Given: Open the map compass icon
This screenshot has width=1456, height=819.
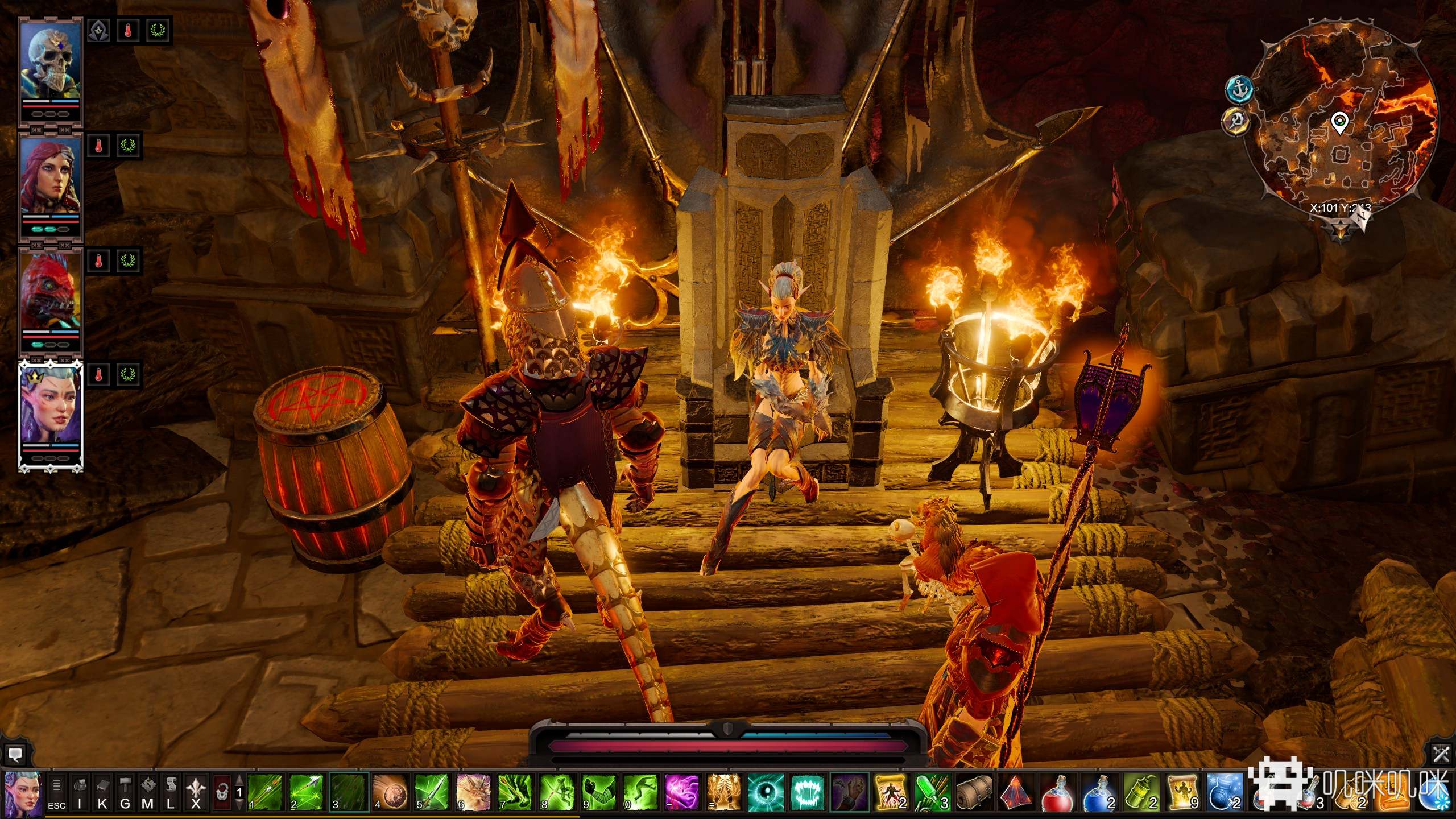Looking at the screenshot, I should pos(148,792).
